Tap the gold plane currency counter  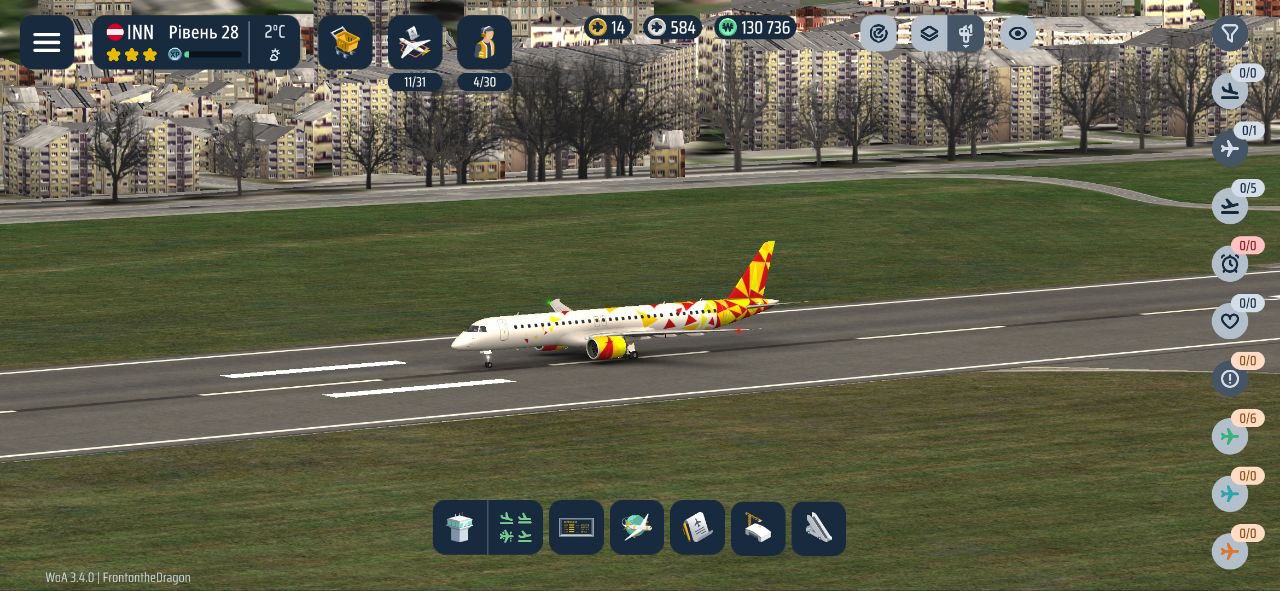608,28
